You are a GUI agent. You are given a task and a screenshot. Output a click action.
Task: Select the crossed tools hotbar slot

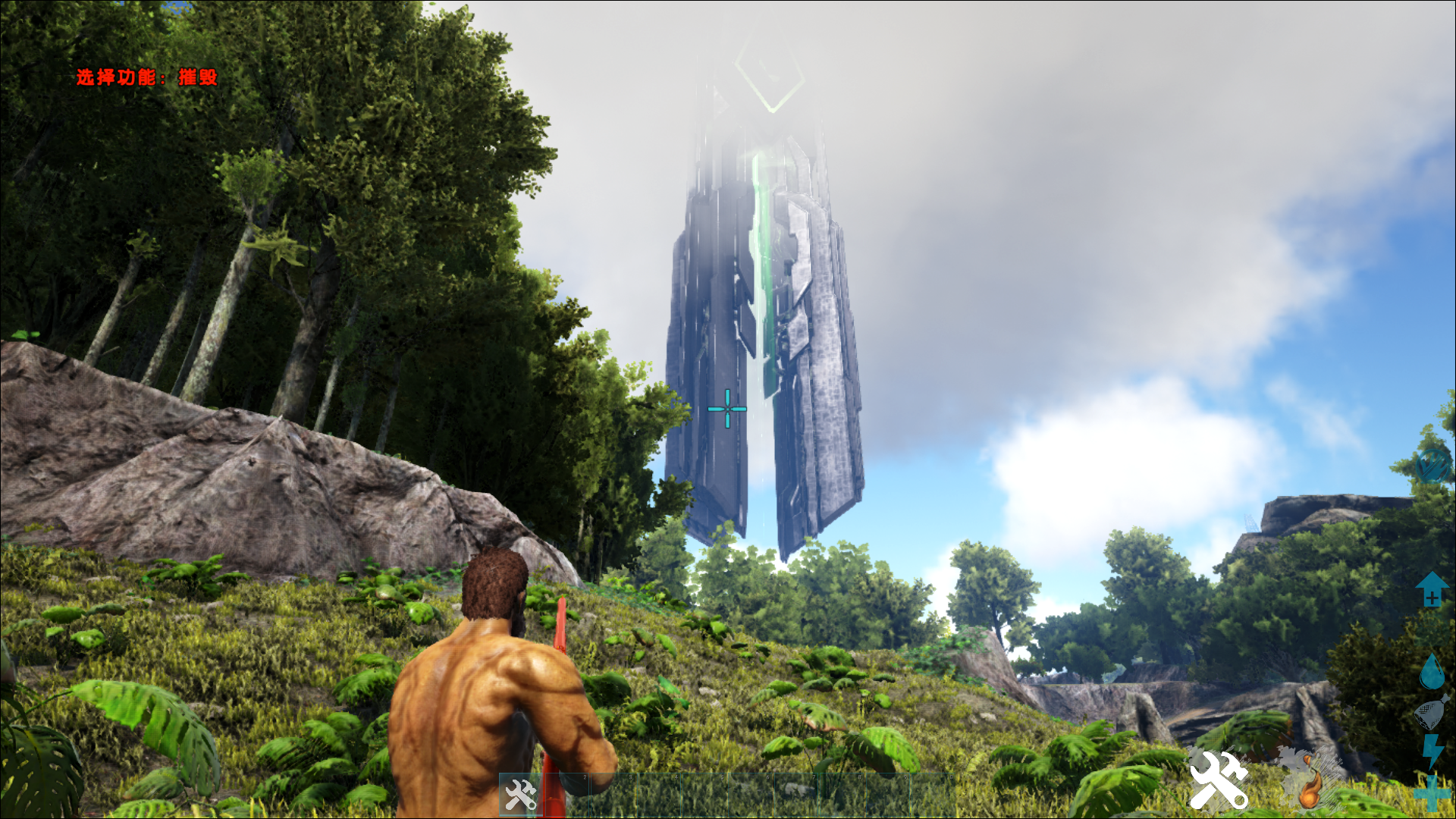click(x=521, y=794)
